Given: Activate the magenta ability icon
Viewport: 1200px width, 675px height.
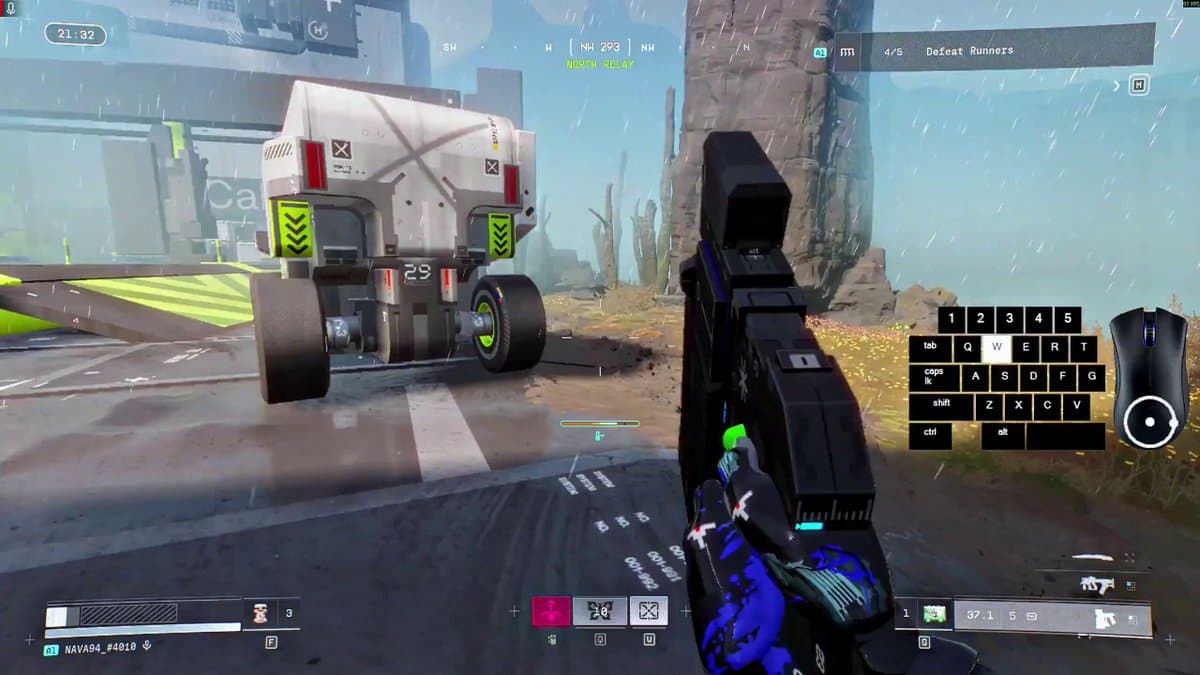Looking at the screenshot, I should tap(550, 611).
